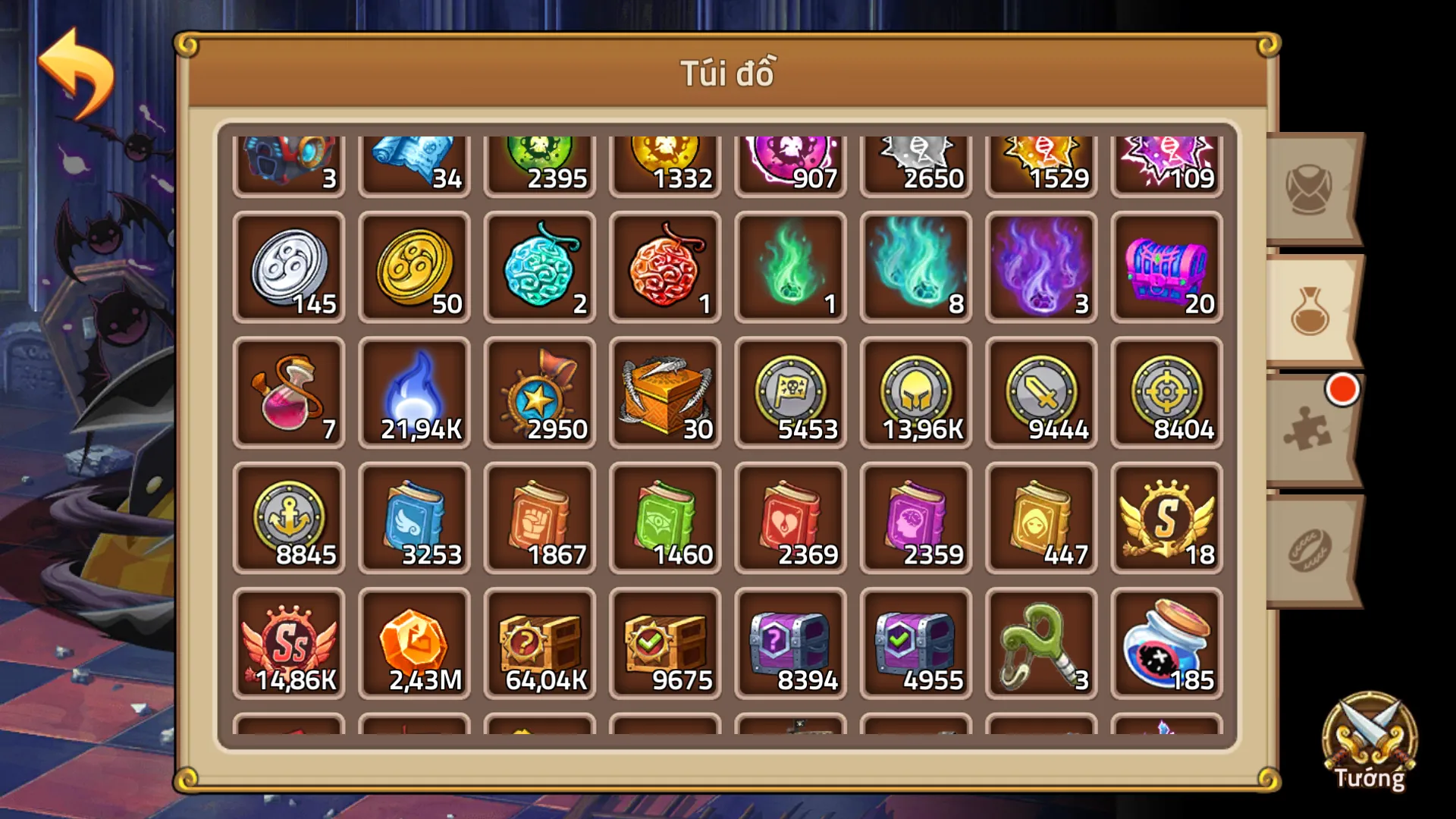Select the pink treasure chest with quantity 20
This screenshot has height=819, width=1456.
click(x=1166, y=267)
